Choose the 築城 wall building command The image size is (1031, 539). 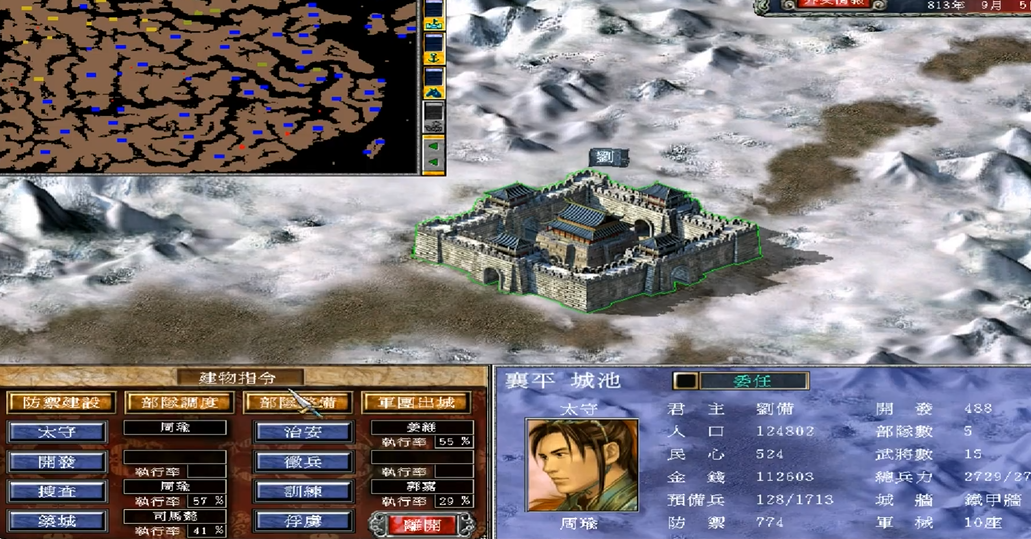[x=56, y=522]
